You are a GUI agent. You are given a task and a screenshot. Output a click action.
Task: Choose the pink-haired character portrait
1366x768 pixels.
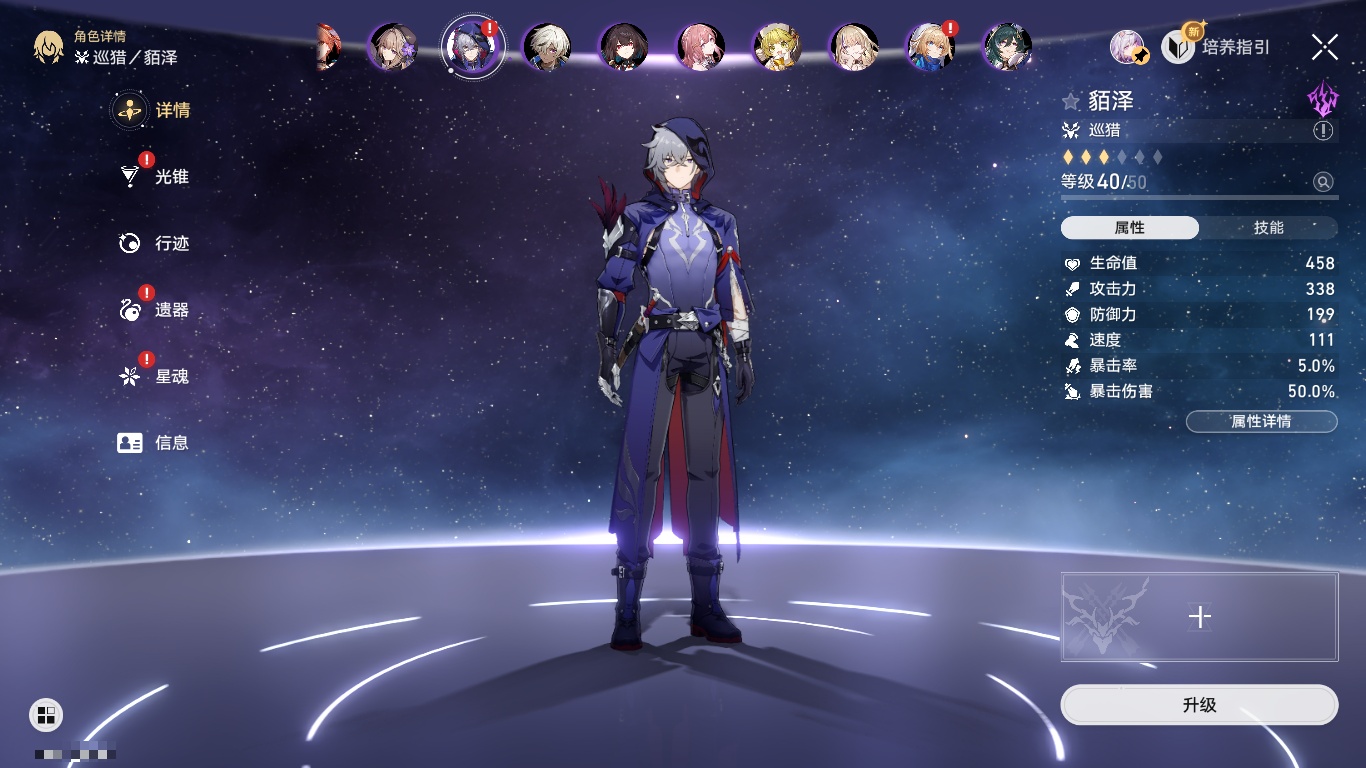pyautogui.click(x=701, y=47)
